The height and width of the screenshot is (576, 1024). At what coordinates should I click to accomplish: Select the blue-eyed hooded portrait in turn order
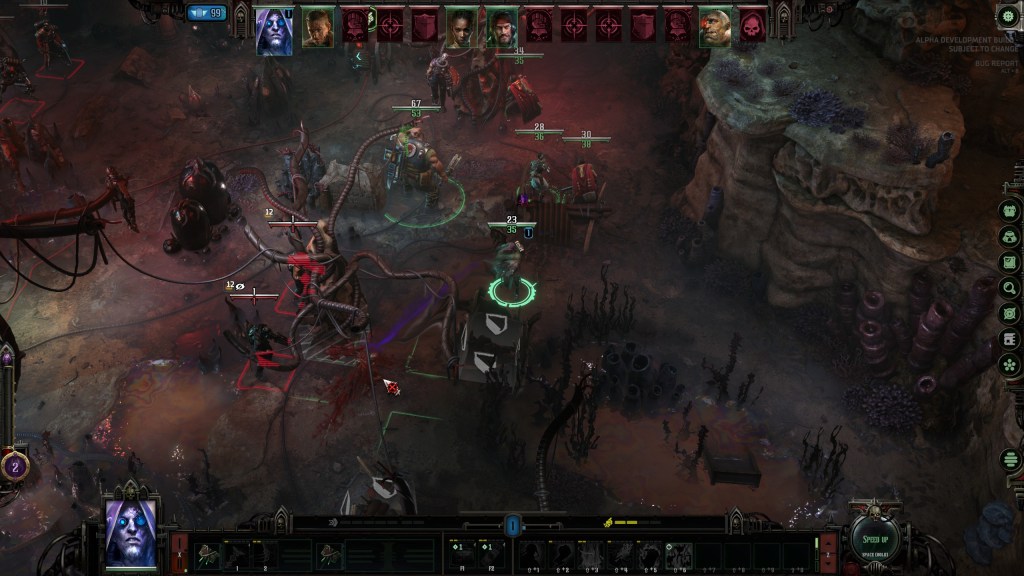tap(275, 30)
